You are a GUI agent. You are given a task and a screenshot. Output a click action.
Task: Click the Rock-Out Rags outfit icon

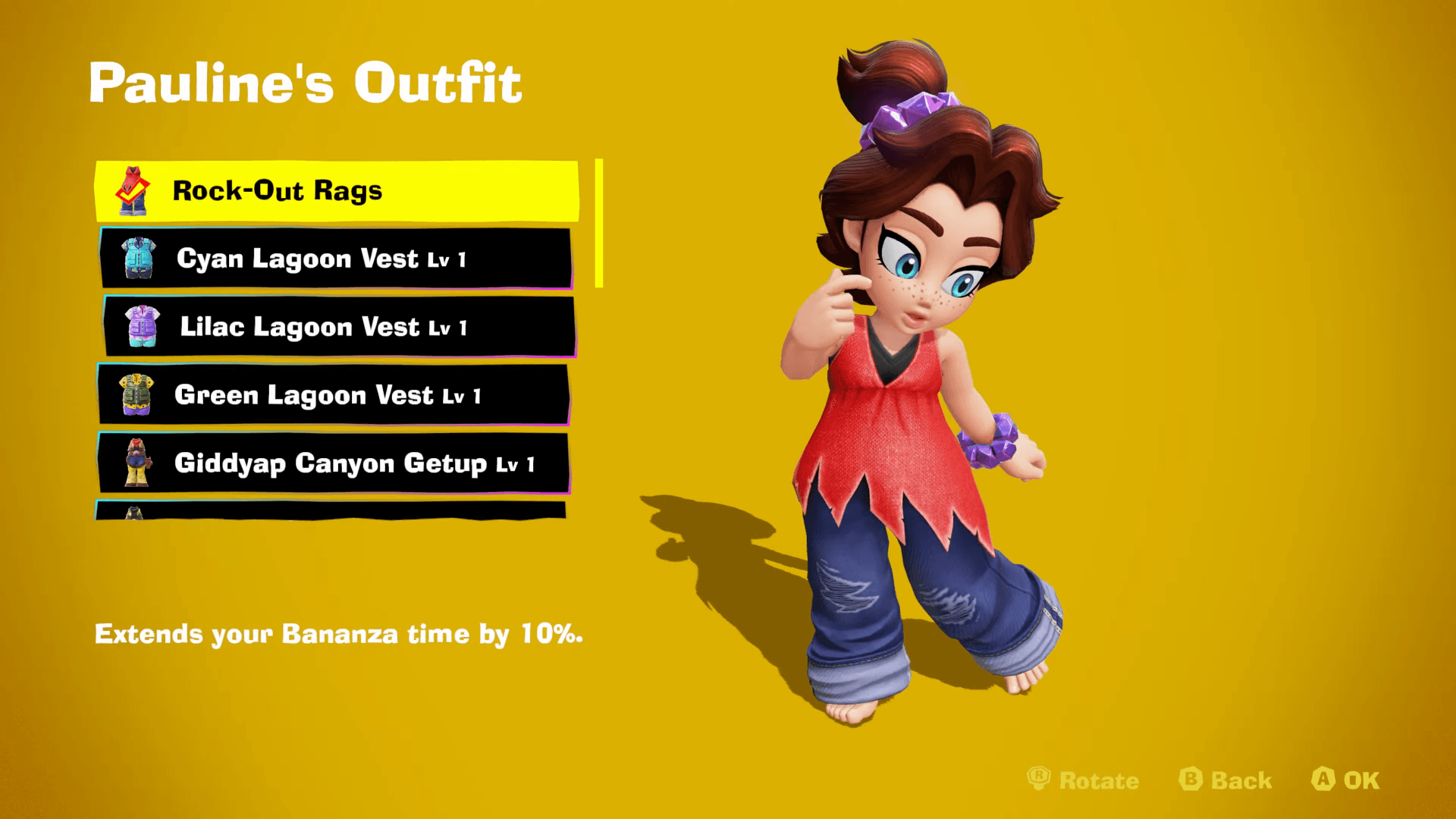click(133, 190)
